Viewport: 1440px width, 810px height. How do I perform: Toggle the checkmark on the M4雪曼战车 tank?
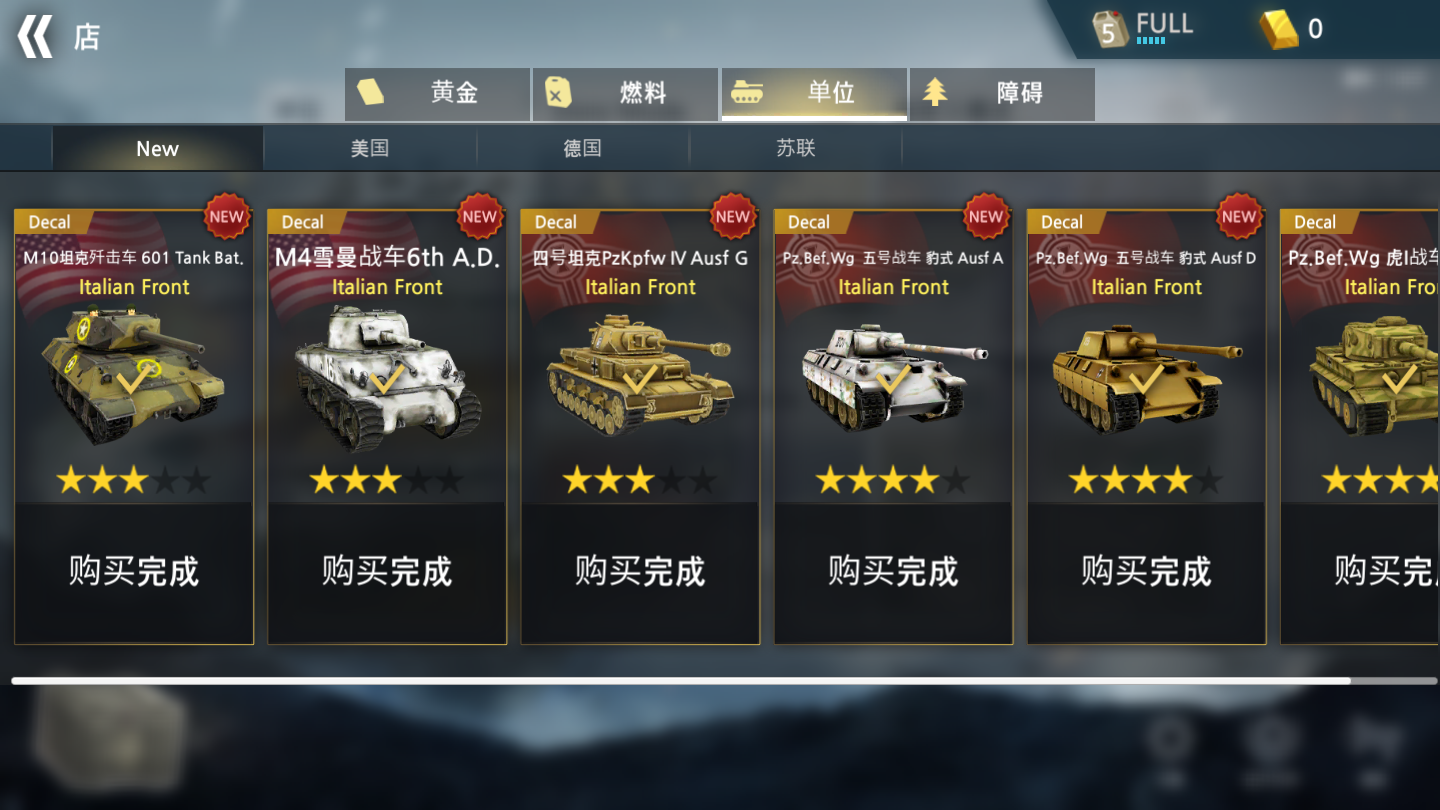click(x=387, y=378)
